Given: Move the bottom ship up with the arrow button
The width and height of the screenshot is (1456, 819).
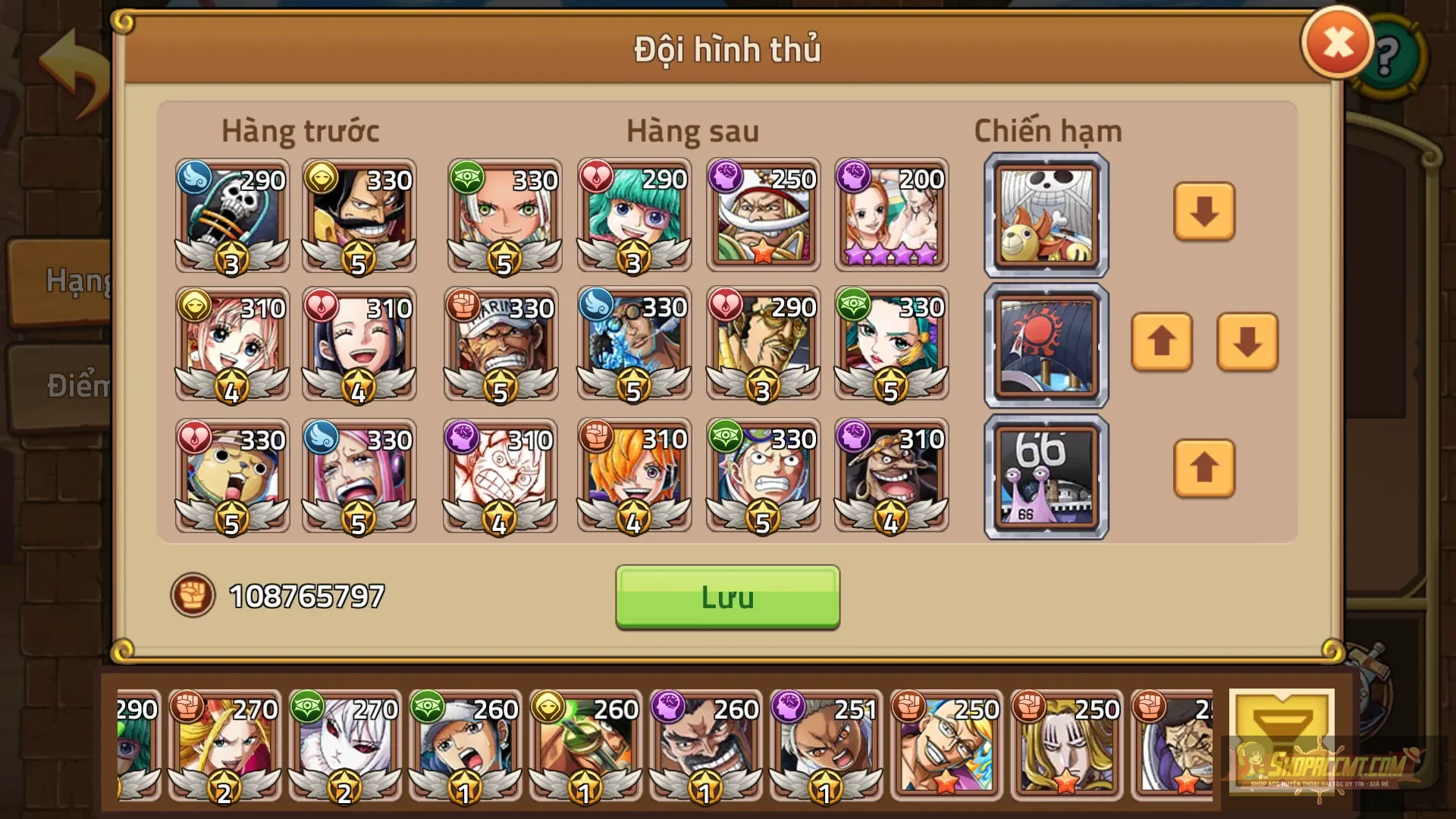Looking at the screenshot, I should (1203, 468).
